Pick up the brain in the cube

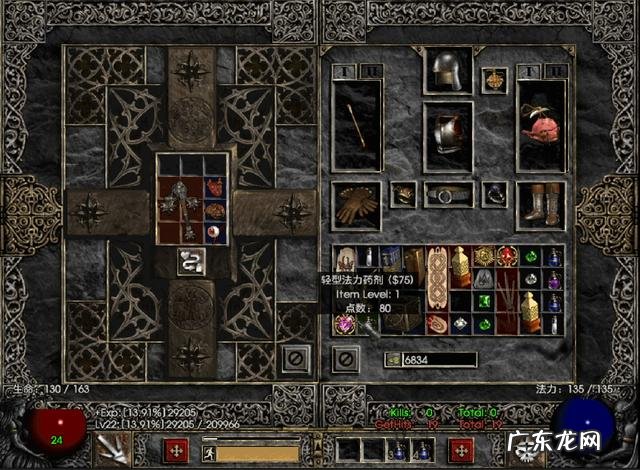coord(214,211)
